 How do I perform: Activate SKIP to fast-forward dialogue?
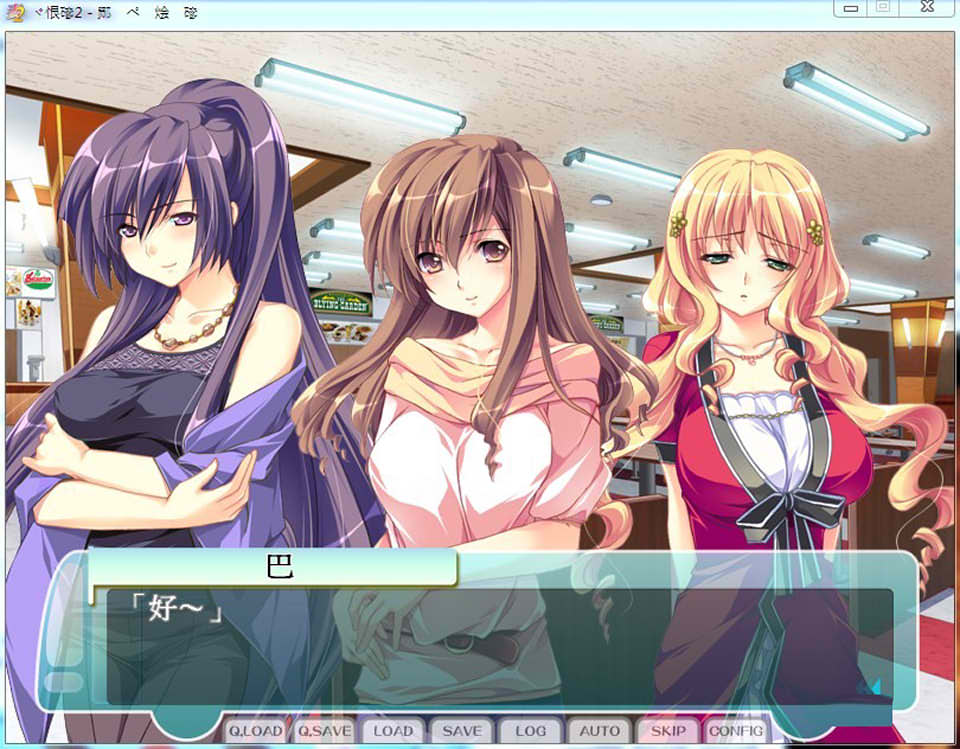pyautogui.click(x=668, y=731)
